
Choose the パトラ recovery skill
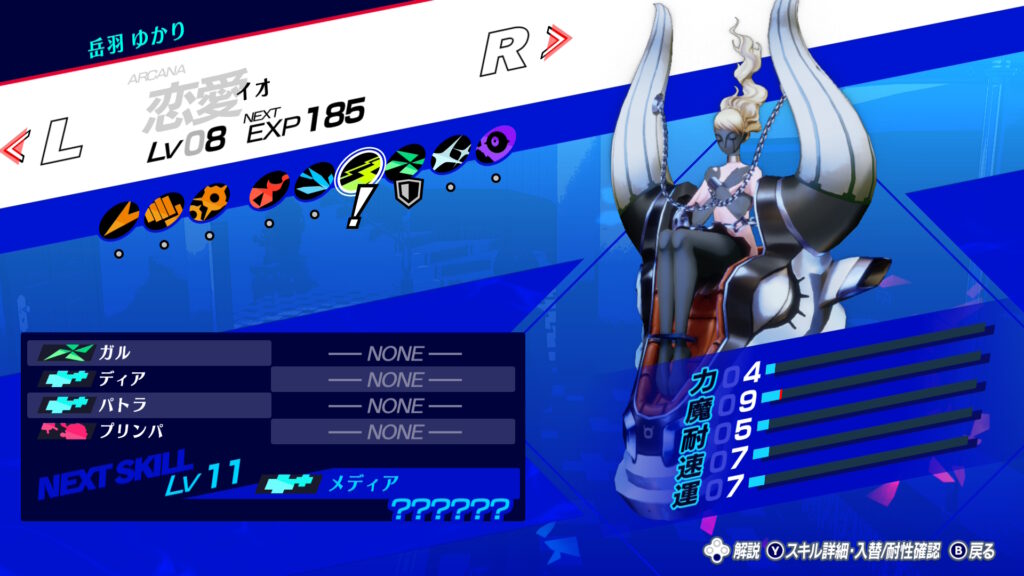coord(150,405)
